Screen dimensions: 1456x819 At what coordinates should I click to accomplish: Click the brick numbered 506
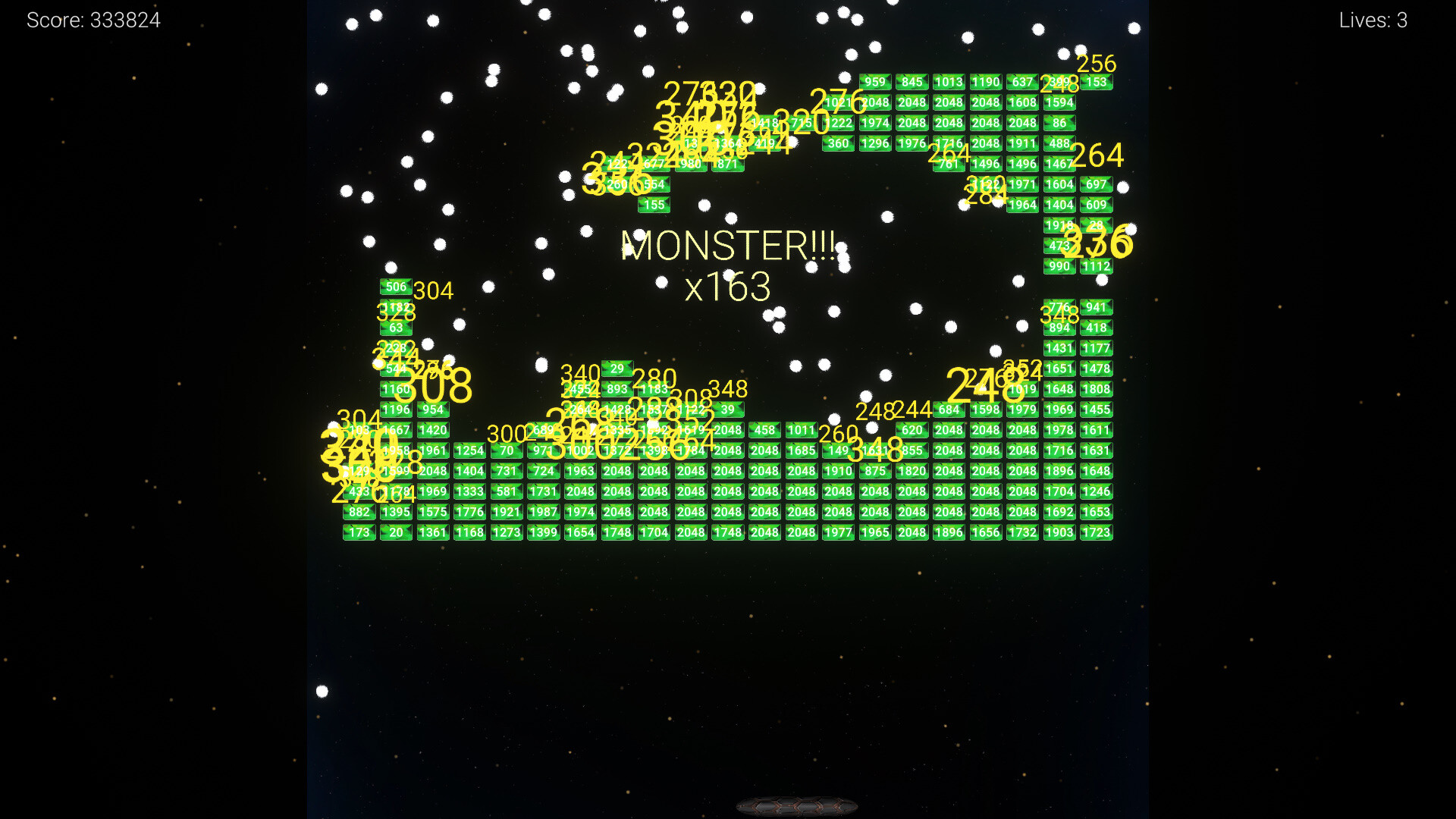397,287
